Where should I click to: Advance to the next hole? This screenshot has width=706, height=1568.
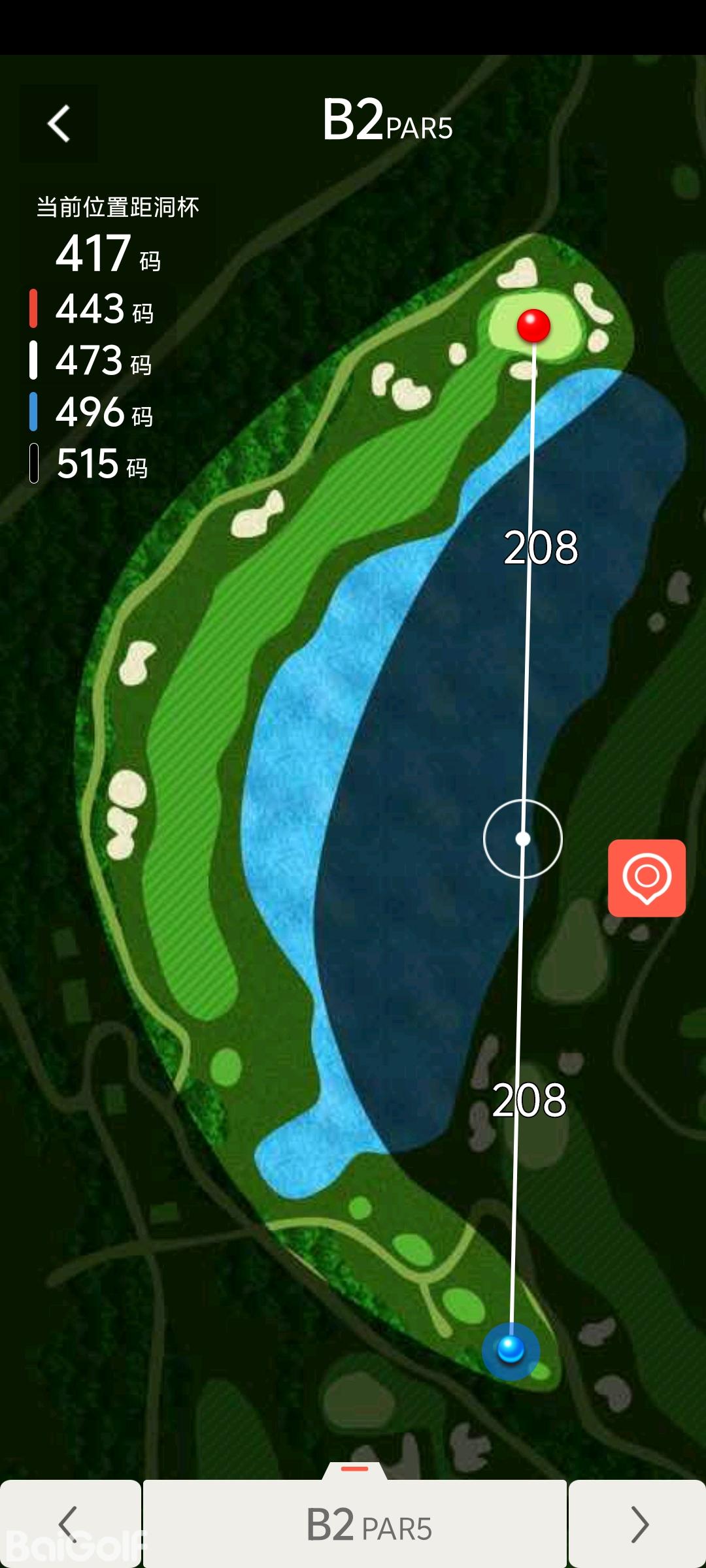639,1524
